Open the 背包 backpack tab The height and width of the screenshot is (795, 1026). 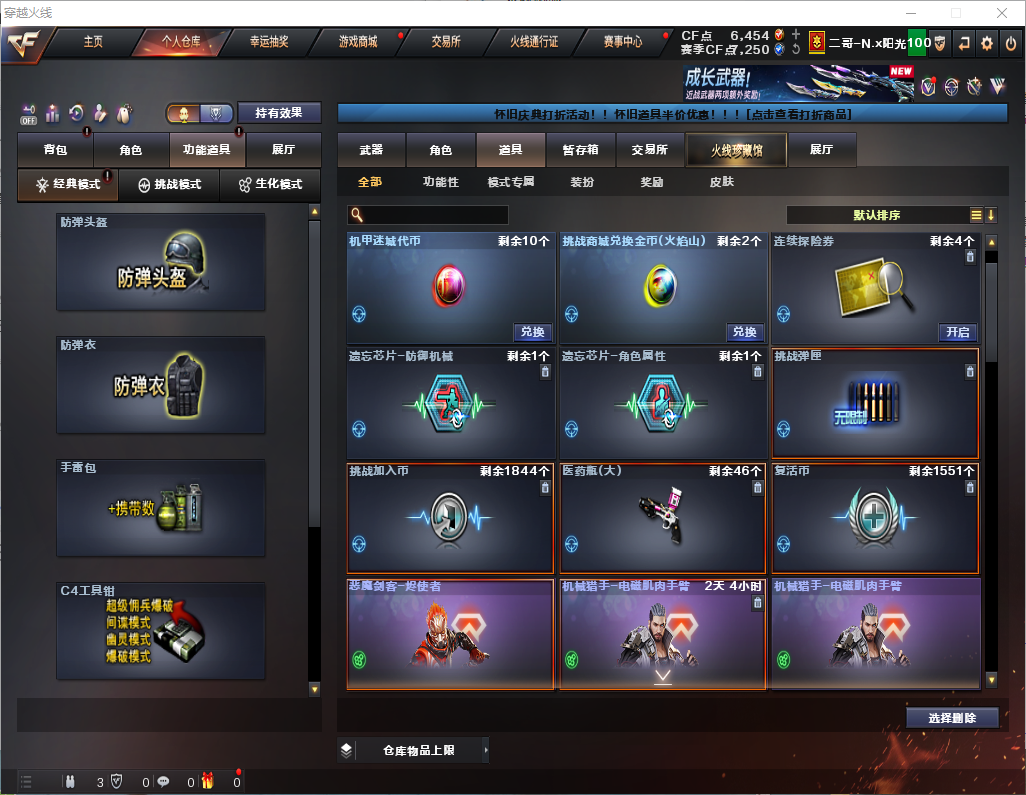(55, 150)
